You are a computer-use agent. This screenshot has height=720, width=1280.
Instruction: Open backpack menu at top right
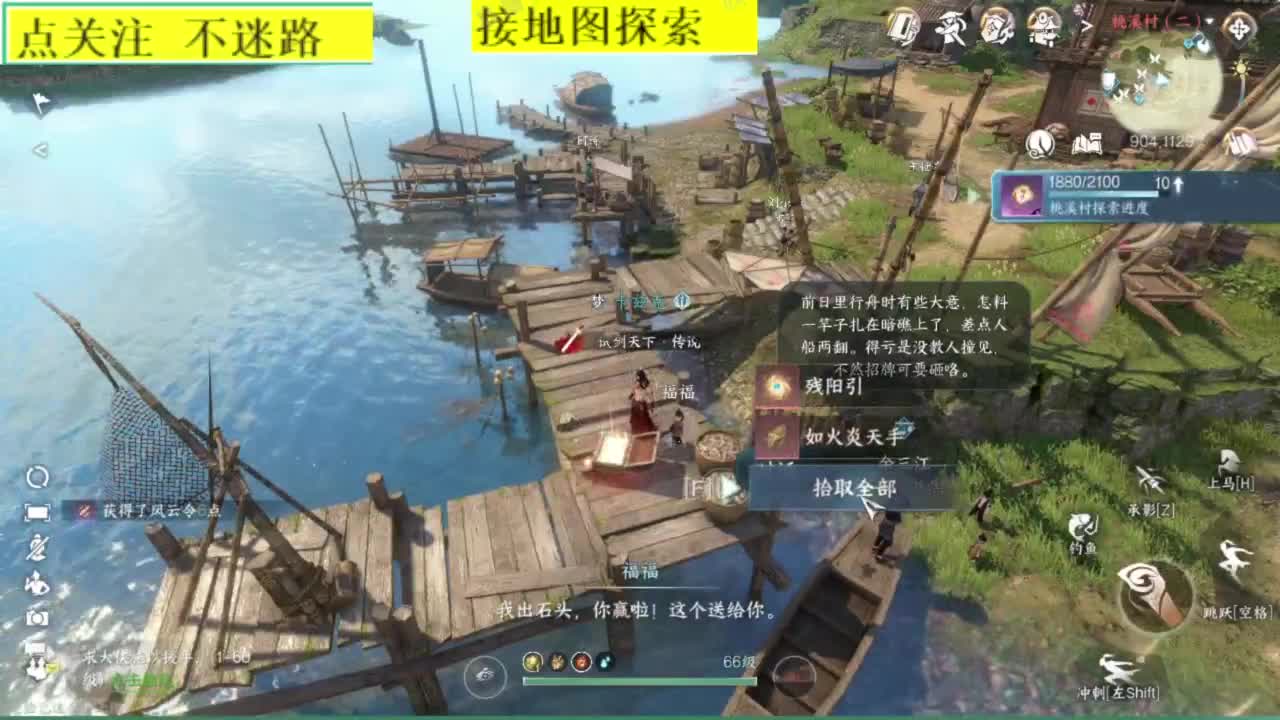coord(903,26)
